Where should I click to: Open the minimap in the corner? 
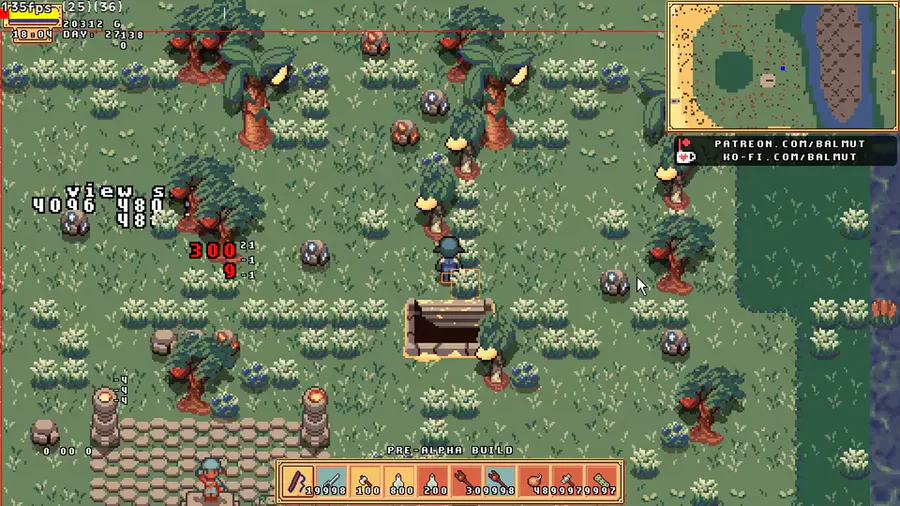coord(781,66)
